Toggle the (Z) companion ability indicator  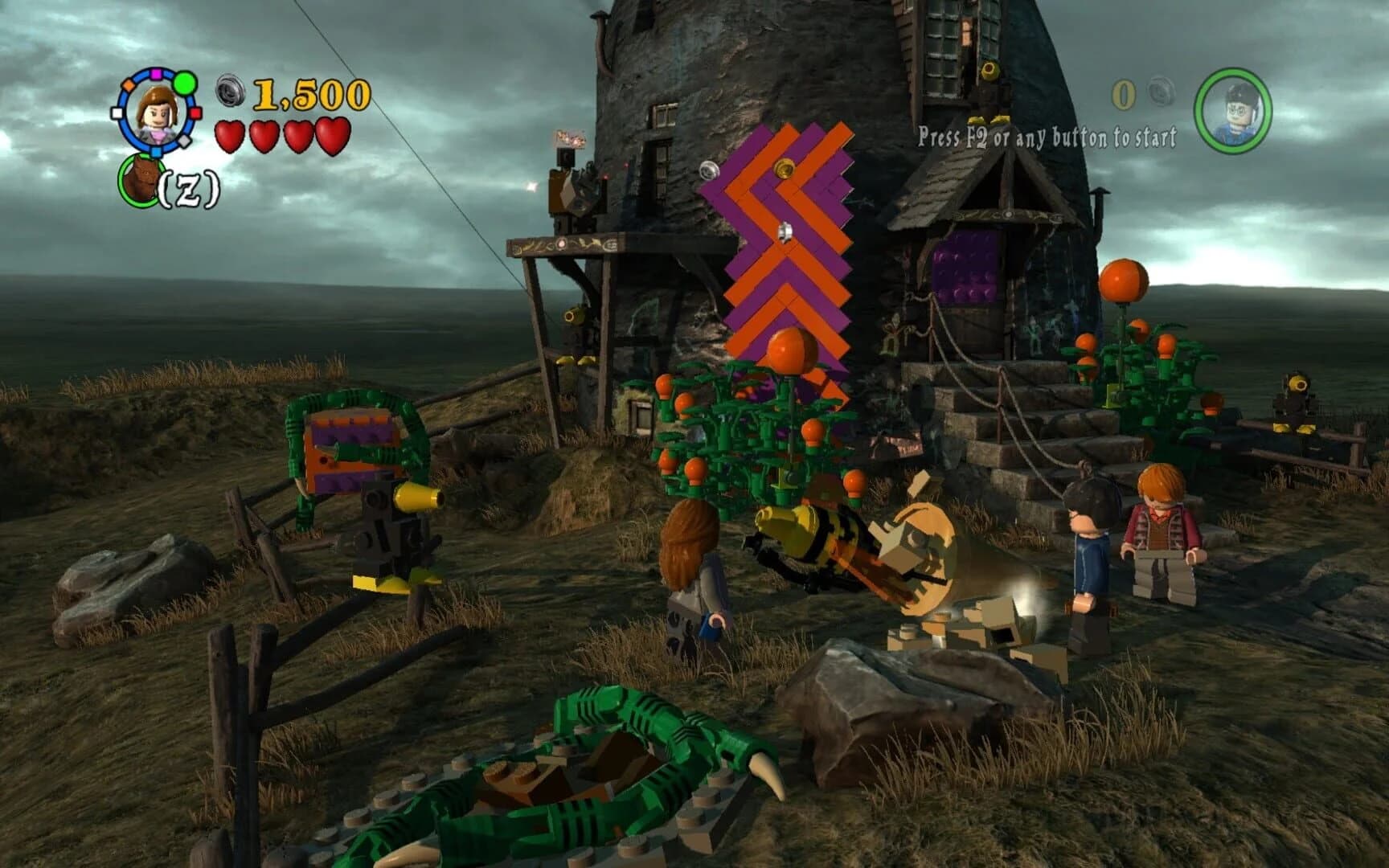click(189, 186)
